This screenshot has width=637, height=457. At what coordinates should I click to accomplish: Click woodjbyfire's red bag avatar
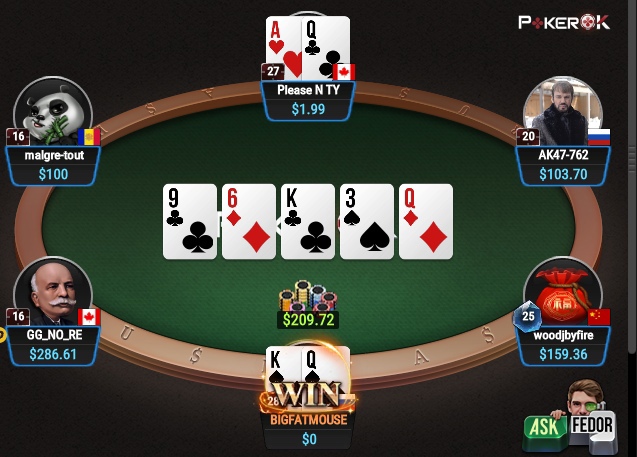[562, 293]
